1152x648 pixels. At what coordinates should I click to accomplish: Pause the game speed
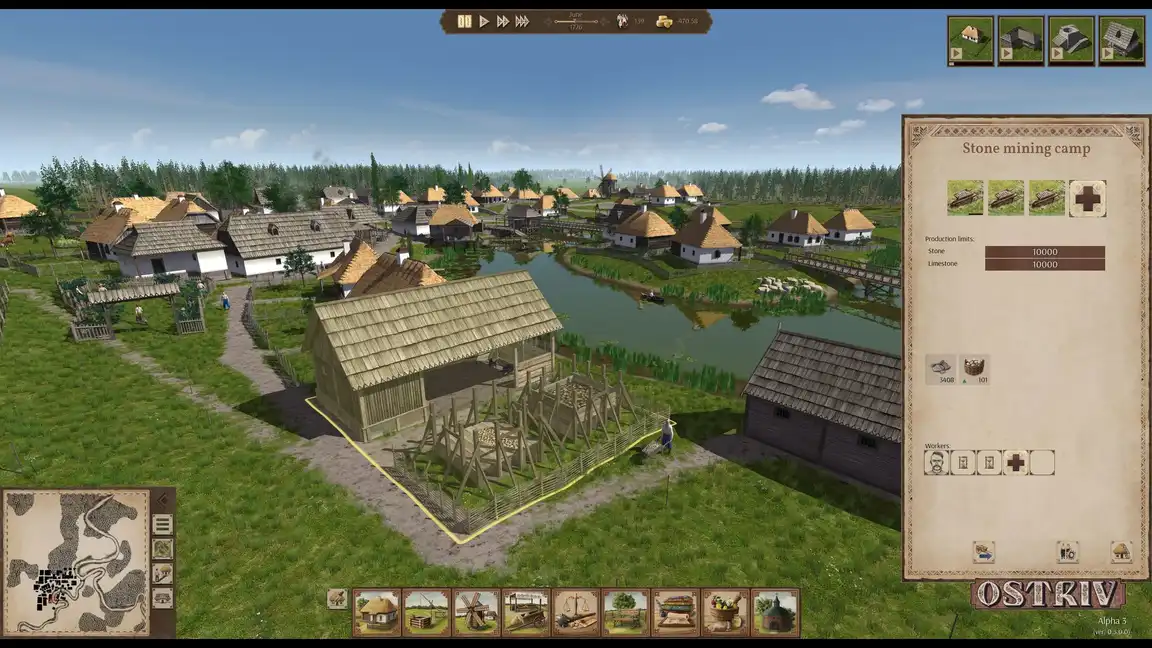tap(464, 21)
